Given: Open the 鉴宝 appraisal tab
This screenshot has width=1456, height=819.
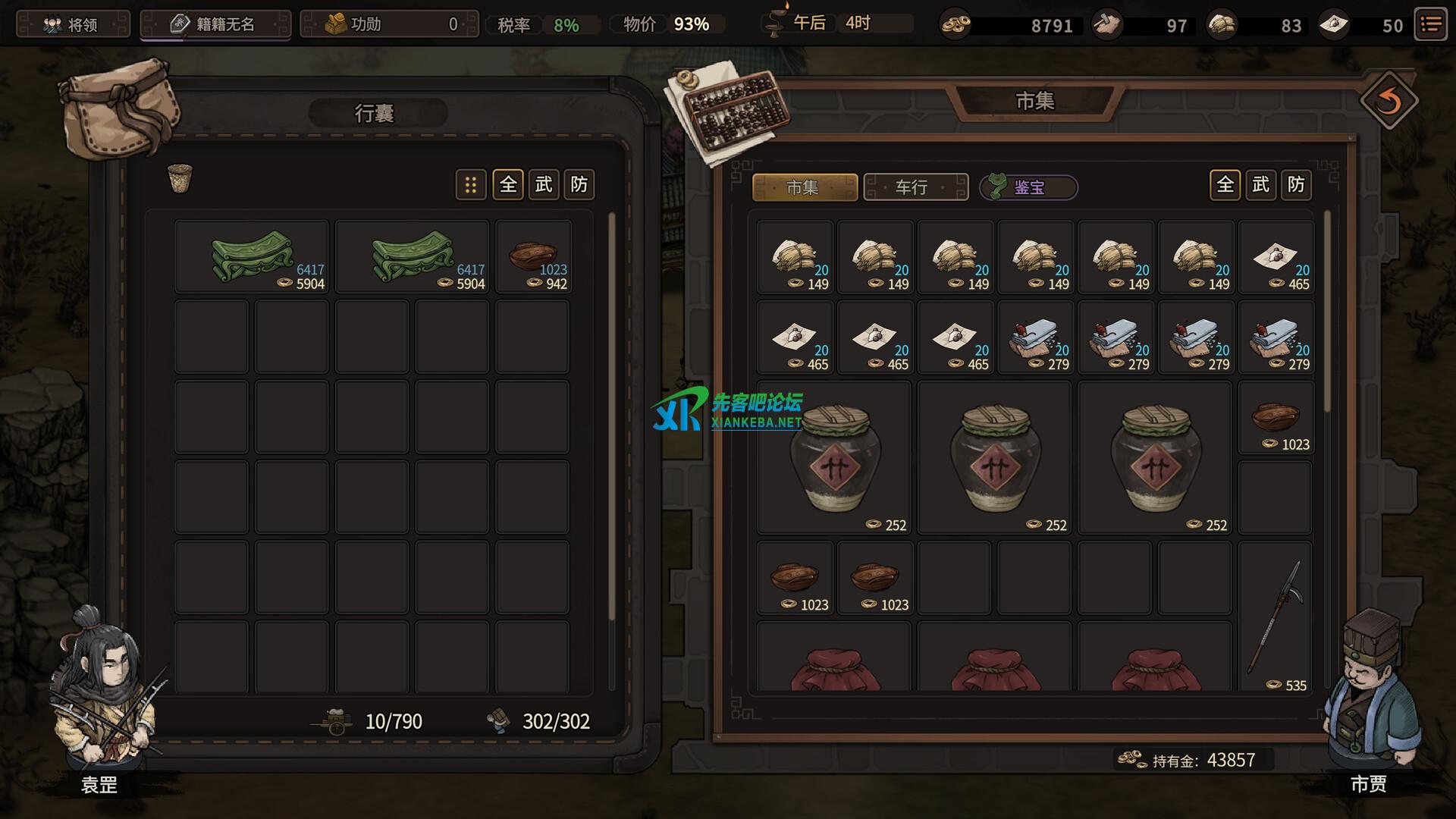Looking at the screenshot, I should (1028, 187).
